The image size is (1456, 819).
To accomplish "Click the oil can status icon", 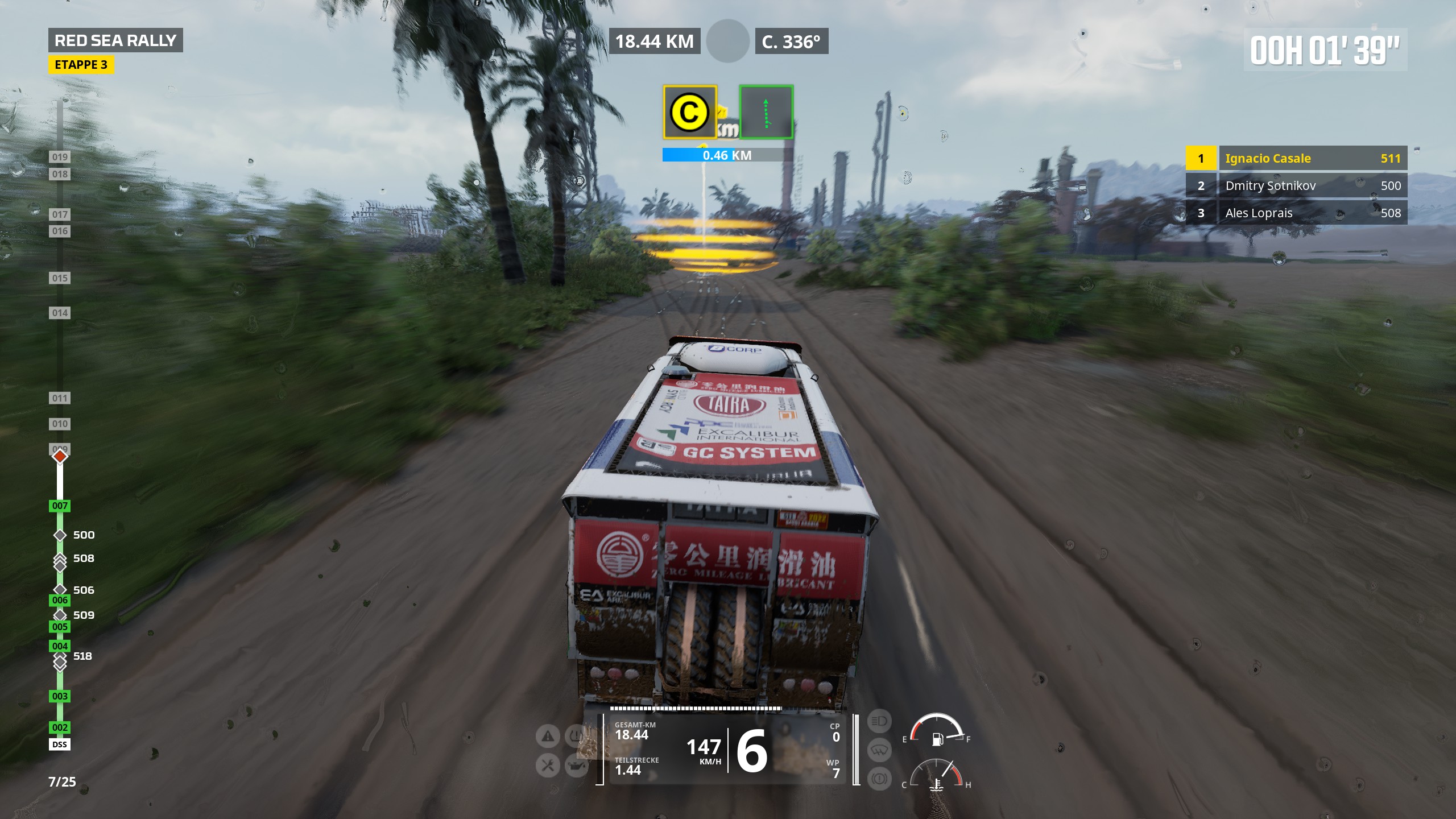I will pos(576,766).
